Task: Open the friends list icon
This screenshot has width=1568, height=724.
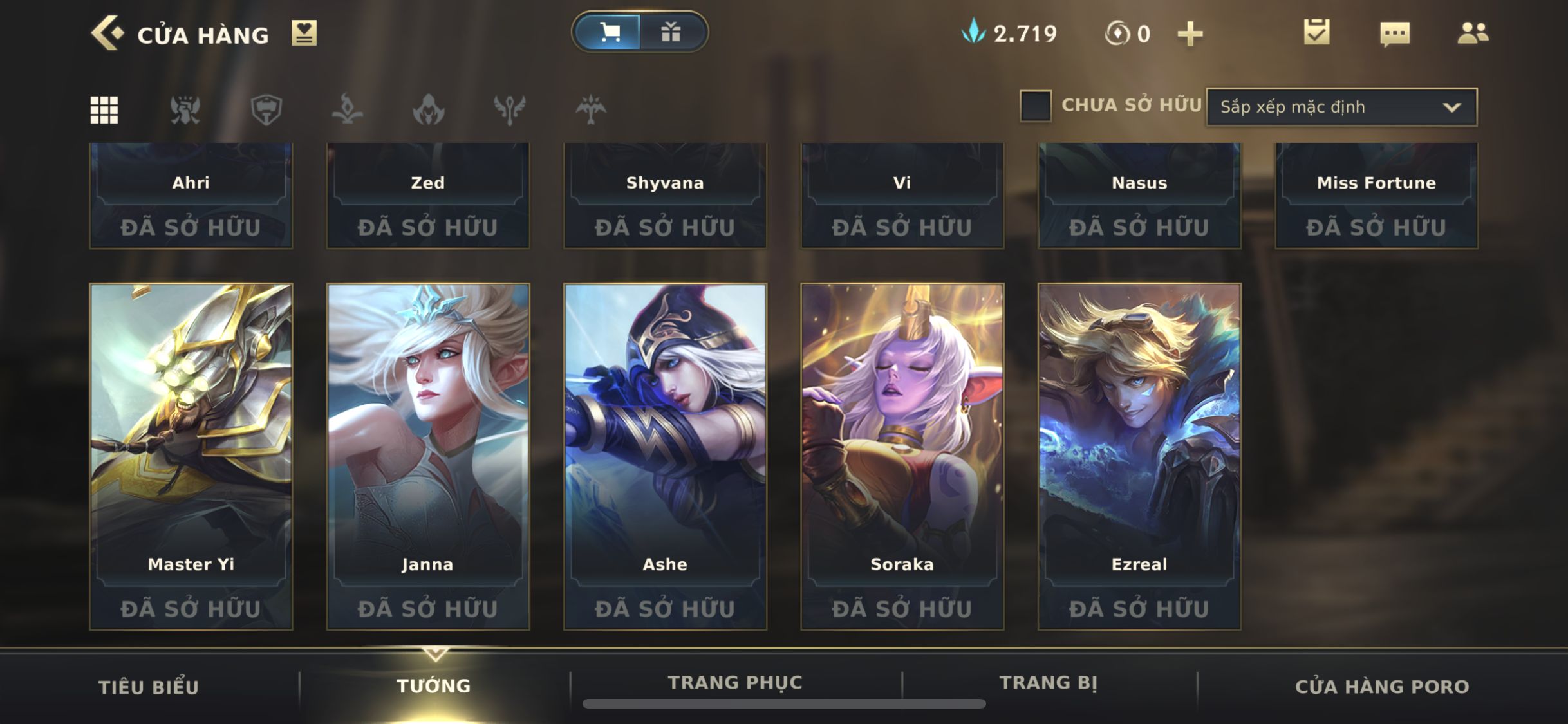Action: 1472,33
